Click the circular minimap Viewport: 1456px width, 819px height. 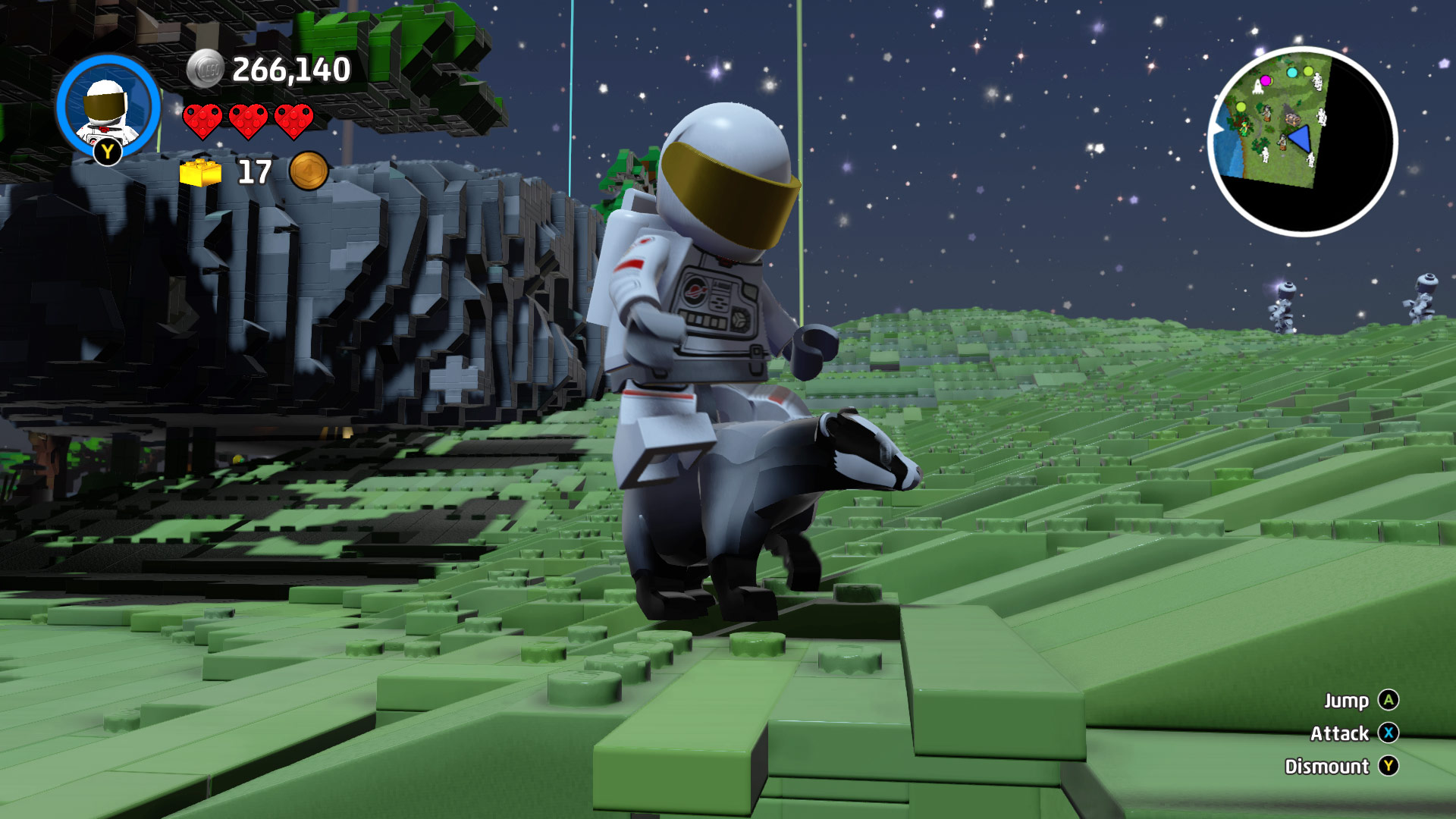[1302, 142]
